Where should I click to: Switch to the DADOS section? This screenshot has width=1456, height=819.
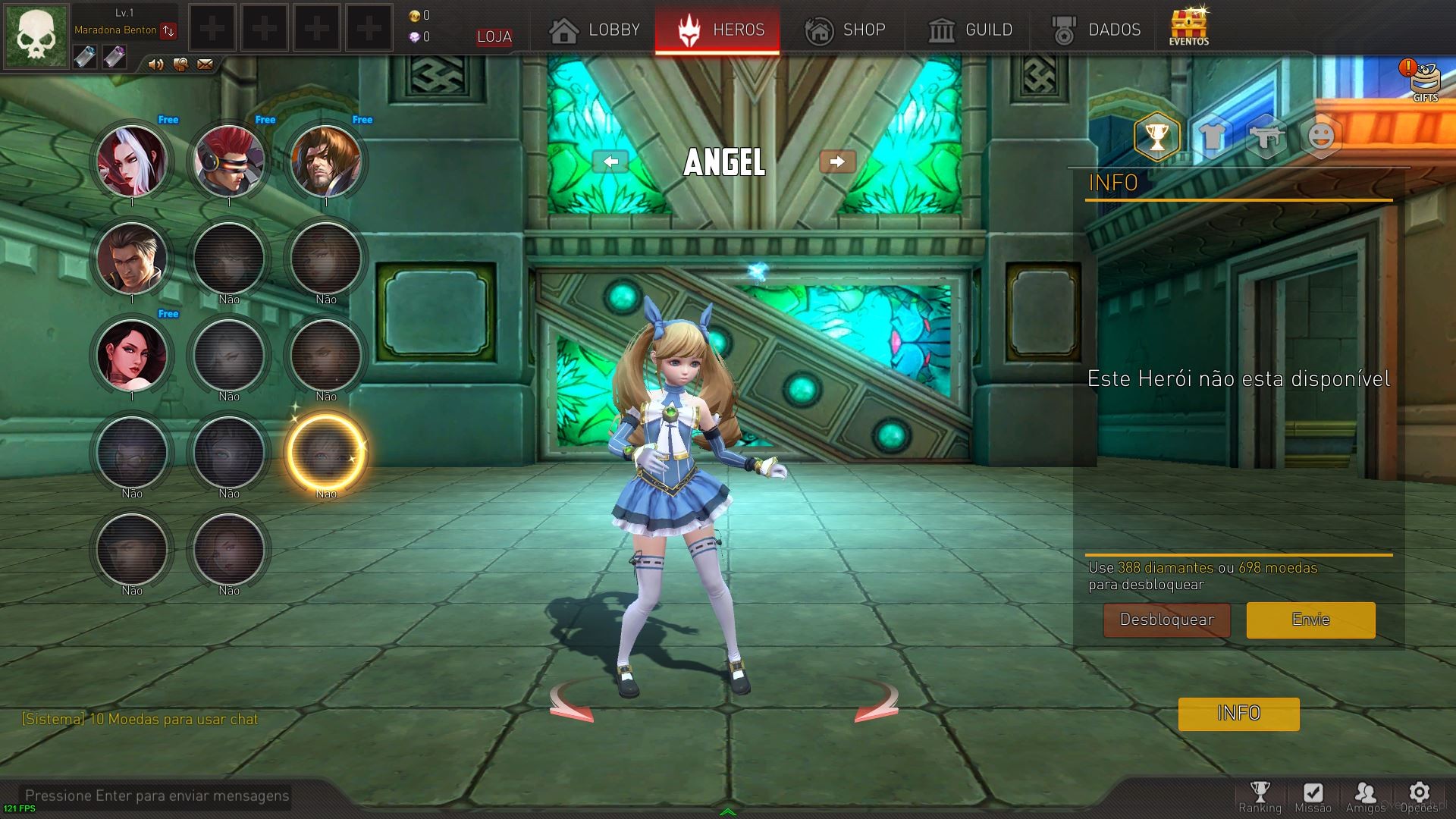pos(1097,30)
